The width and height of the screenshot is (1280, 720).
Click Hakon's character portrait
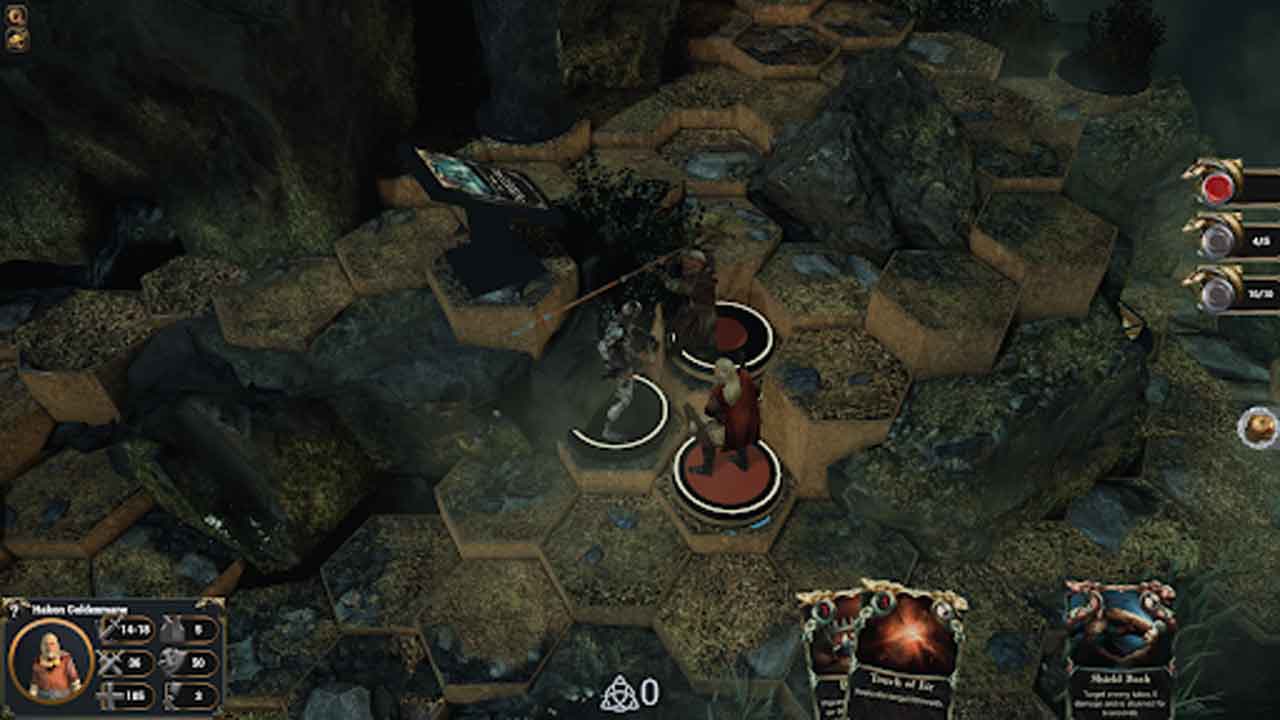pyautogui.click(x=51, y=660)
